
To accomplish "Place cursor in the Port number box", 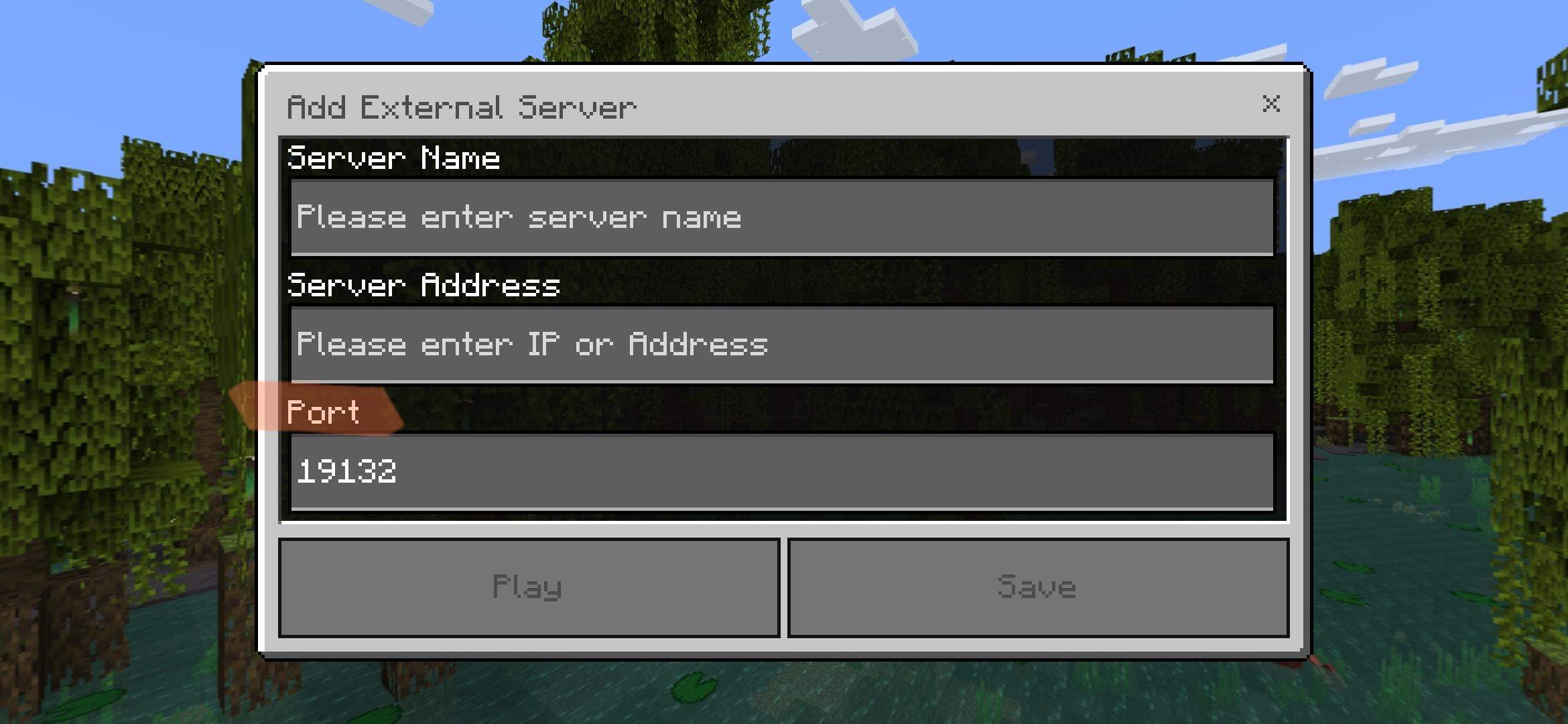I will point(781,471).
